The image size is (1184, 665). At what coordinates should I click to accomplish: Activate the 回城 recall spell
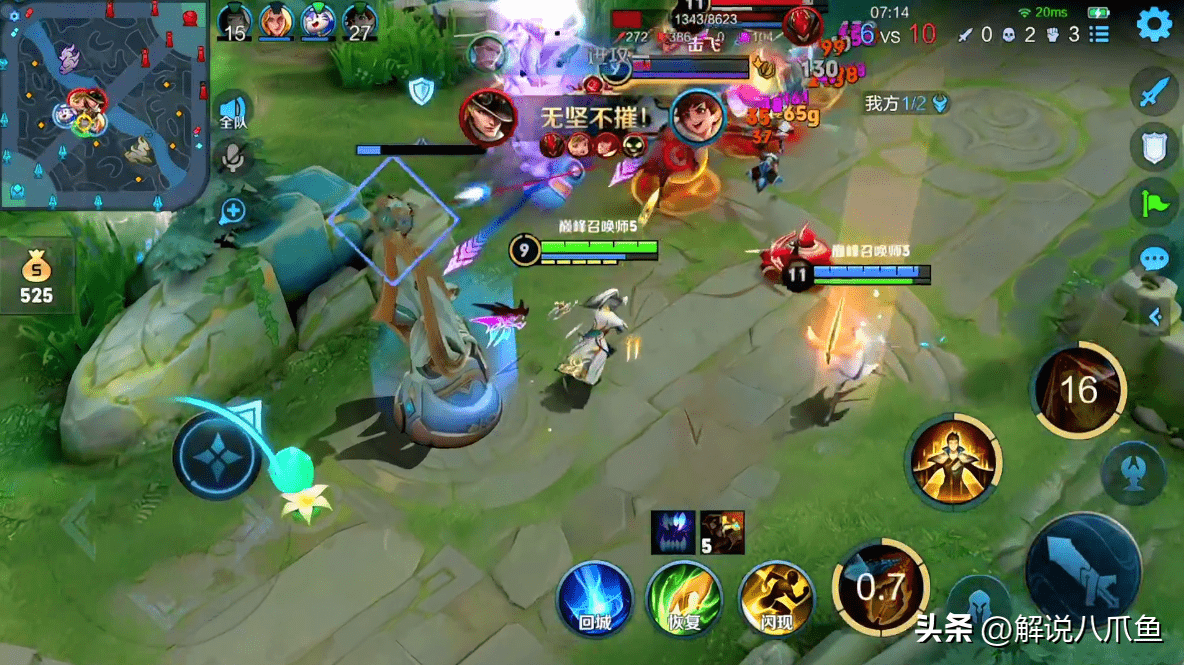coord(595,599)
